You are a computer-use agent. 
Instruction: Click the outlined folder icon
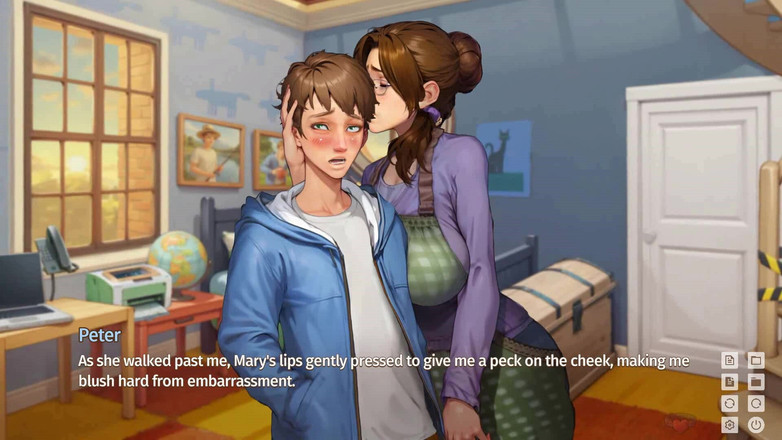(756, 360)
